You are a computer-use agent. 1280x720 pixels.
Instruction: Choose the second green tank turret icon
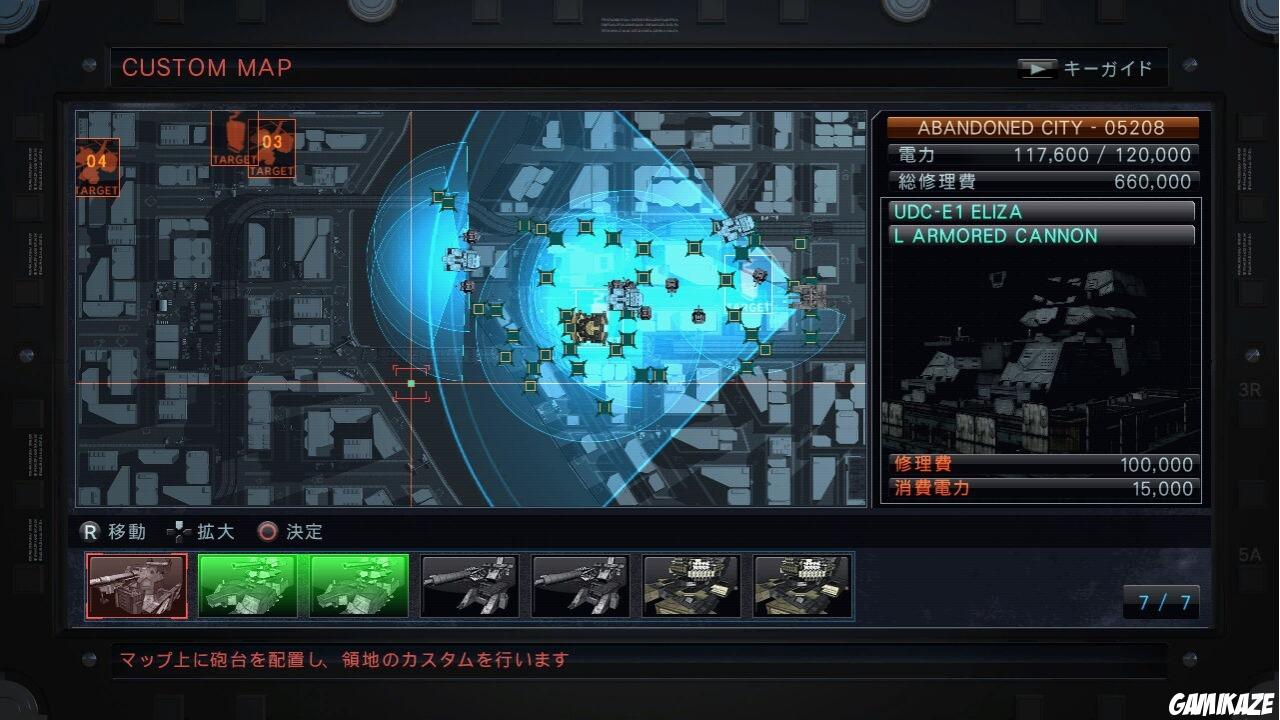[357, 586]
